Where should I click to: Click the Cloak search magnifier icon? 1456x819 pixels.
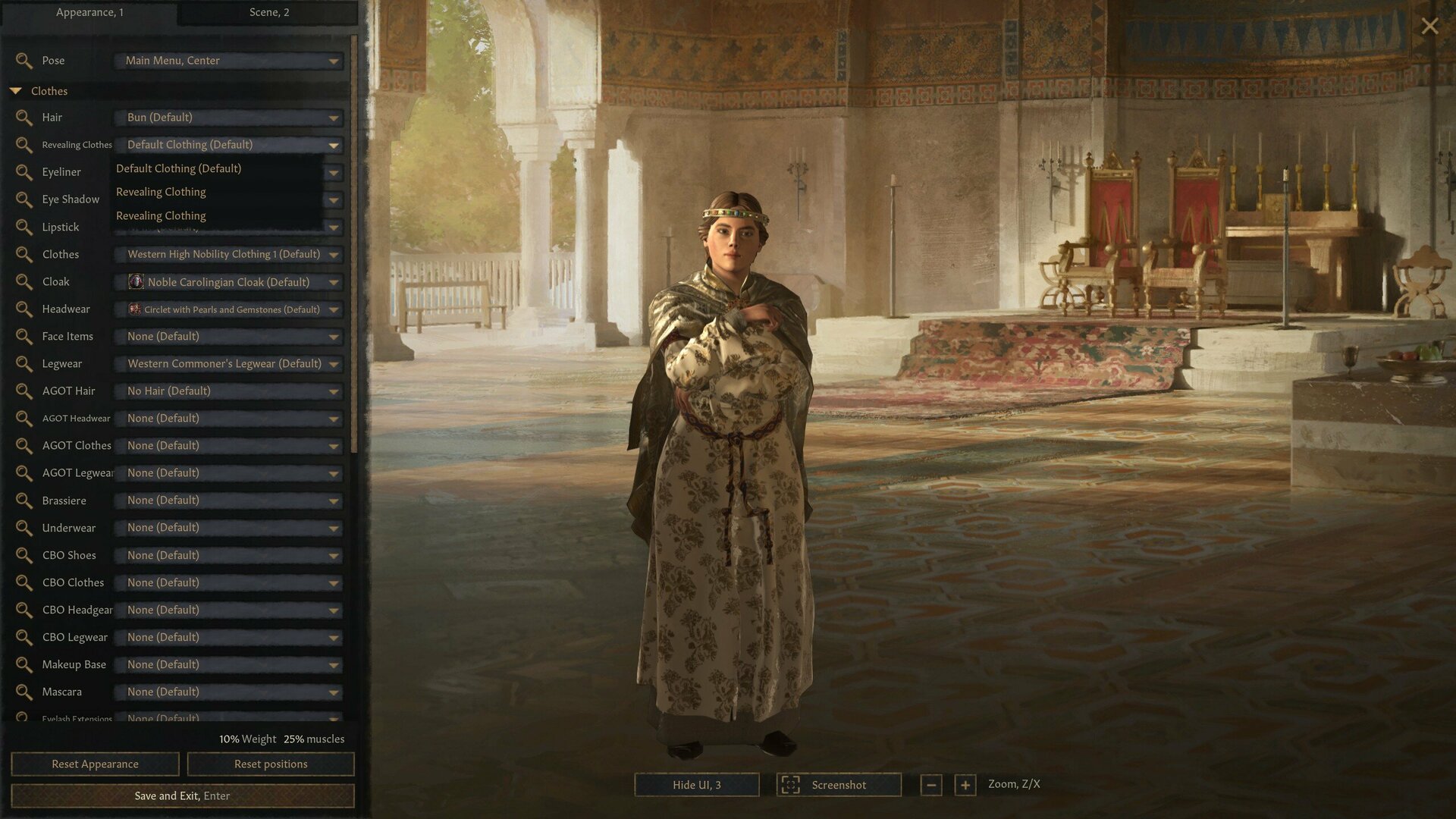point(24,281)
